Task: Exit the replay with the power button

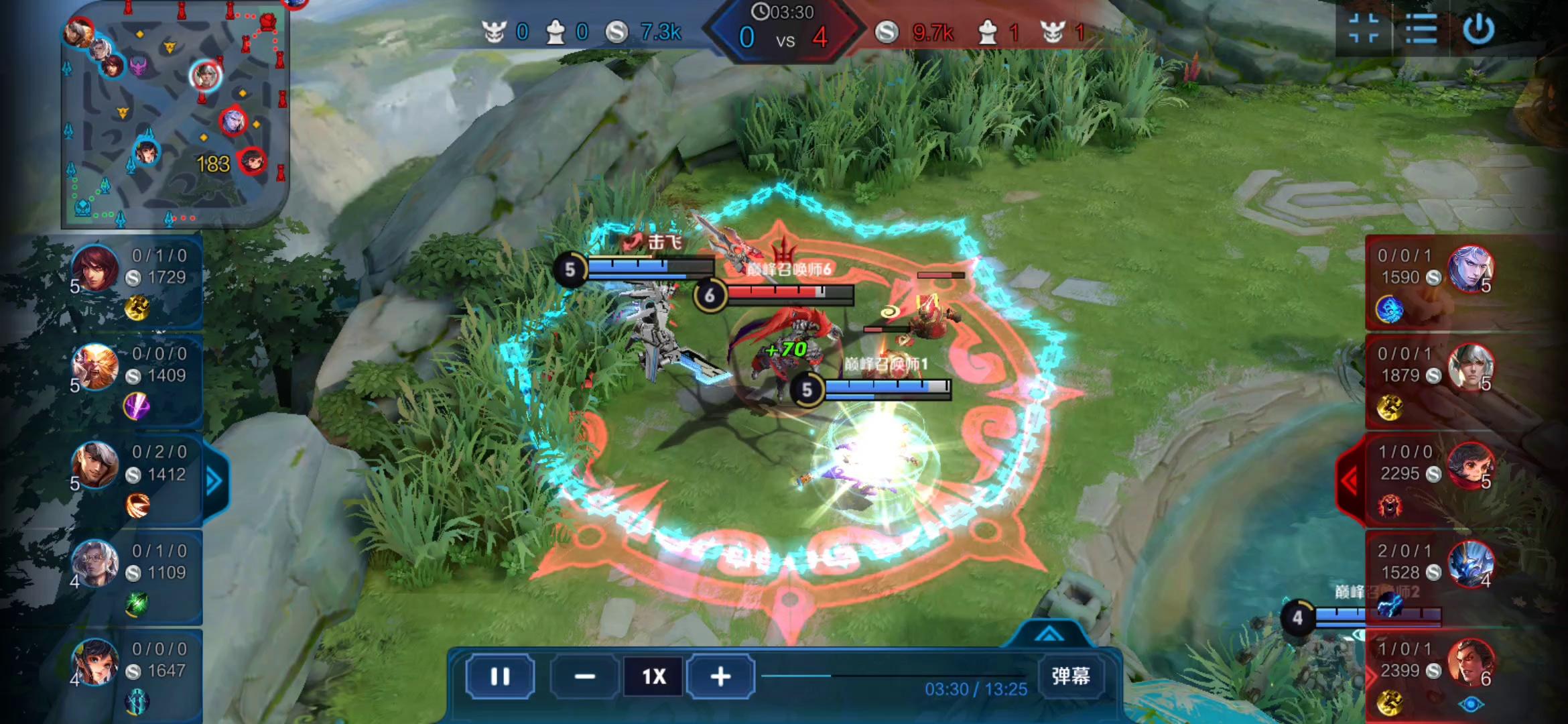Action: [x=1478, y=29]
